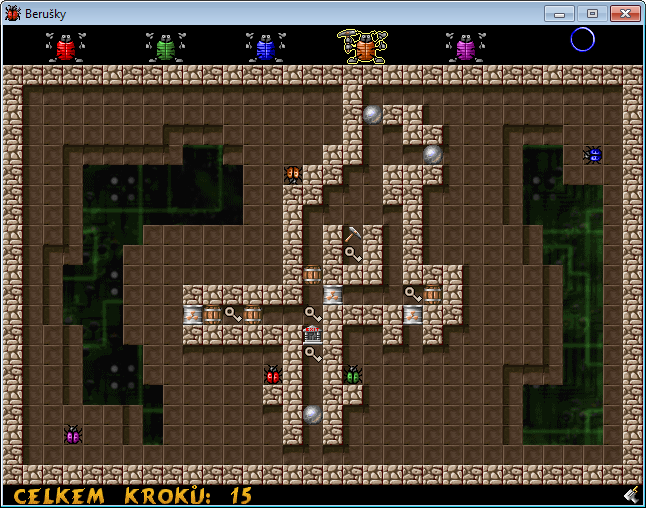This screenshot has width=646, height=508.
Task: Select the red ladybug in the top bar
Action: tap(66, 47)
